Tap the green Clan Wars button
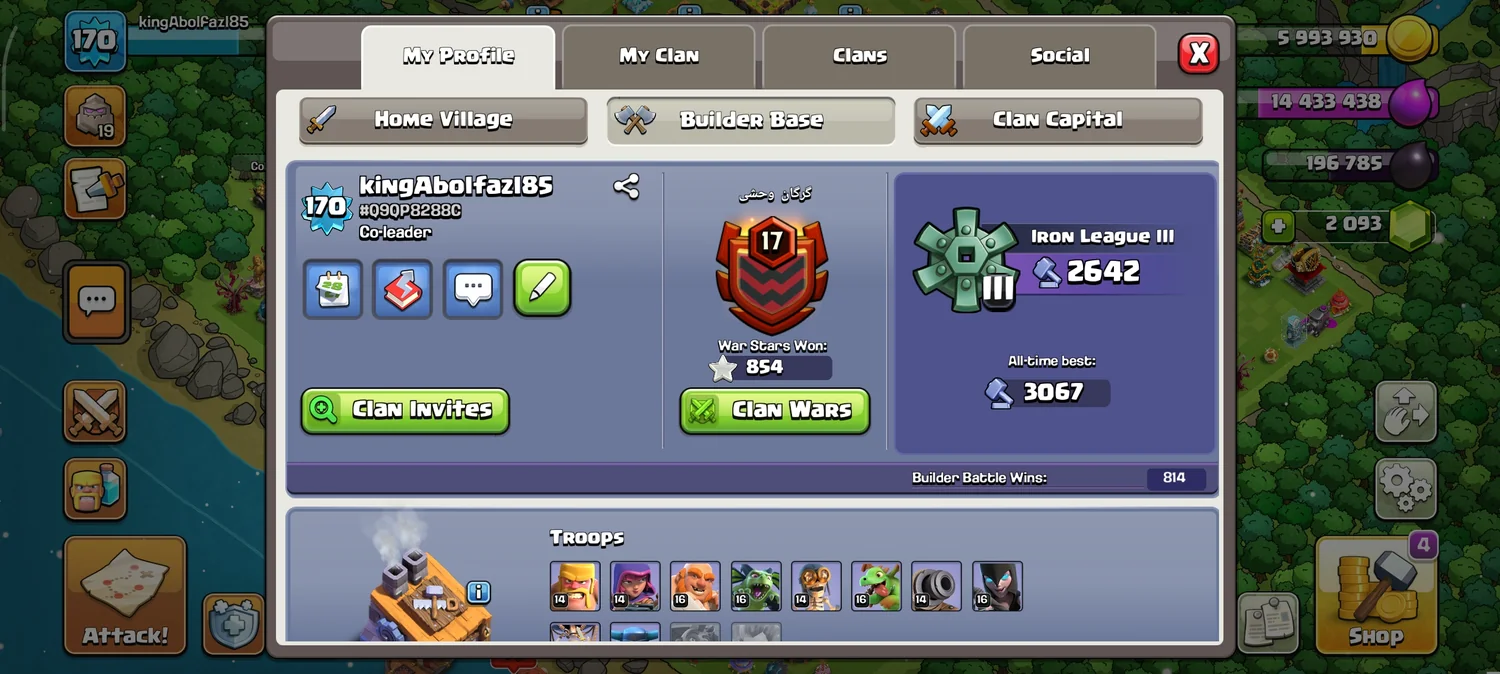The image size is (1500, 674). pos(775,410)
